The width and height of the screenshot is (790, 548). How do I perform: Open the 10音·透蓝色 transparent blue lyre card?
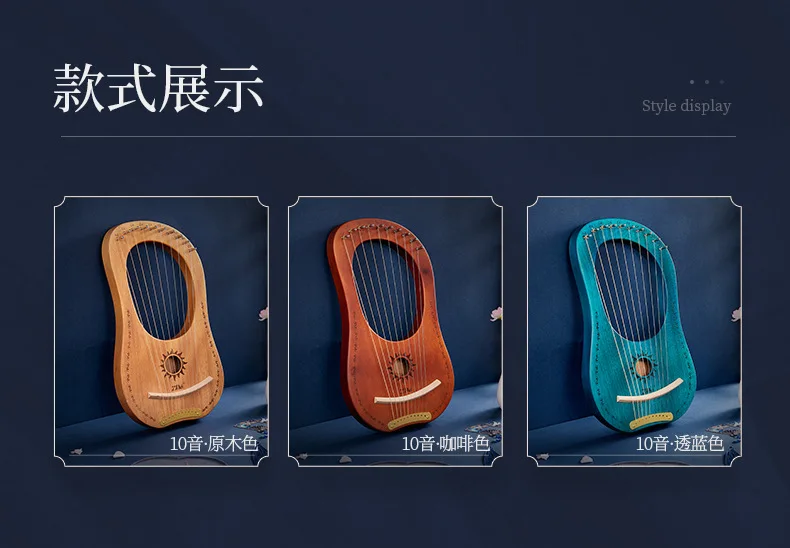click(633, 331)
